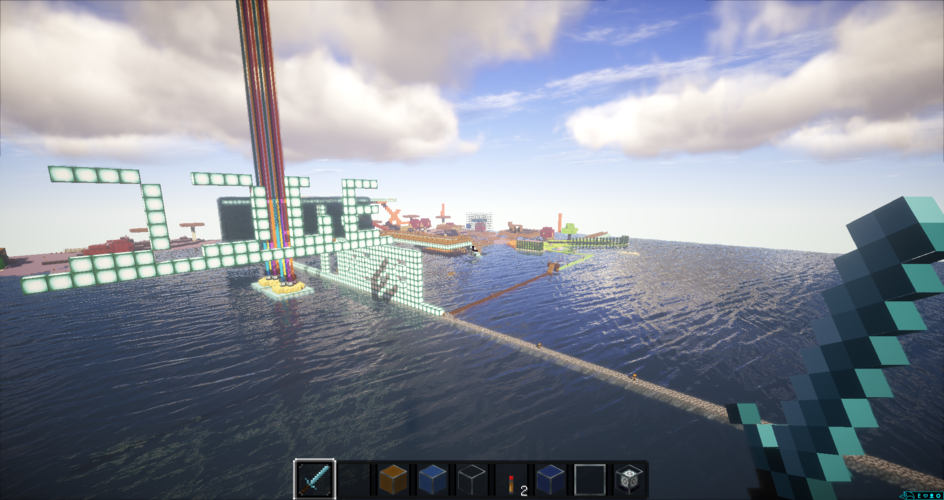The image size is (944, 500).
Task: Select the blue block beside the orange block
Action: (x=432, y=479)
